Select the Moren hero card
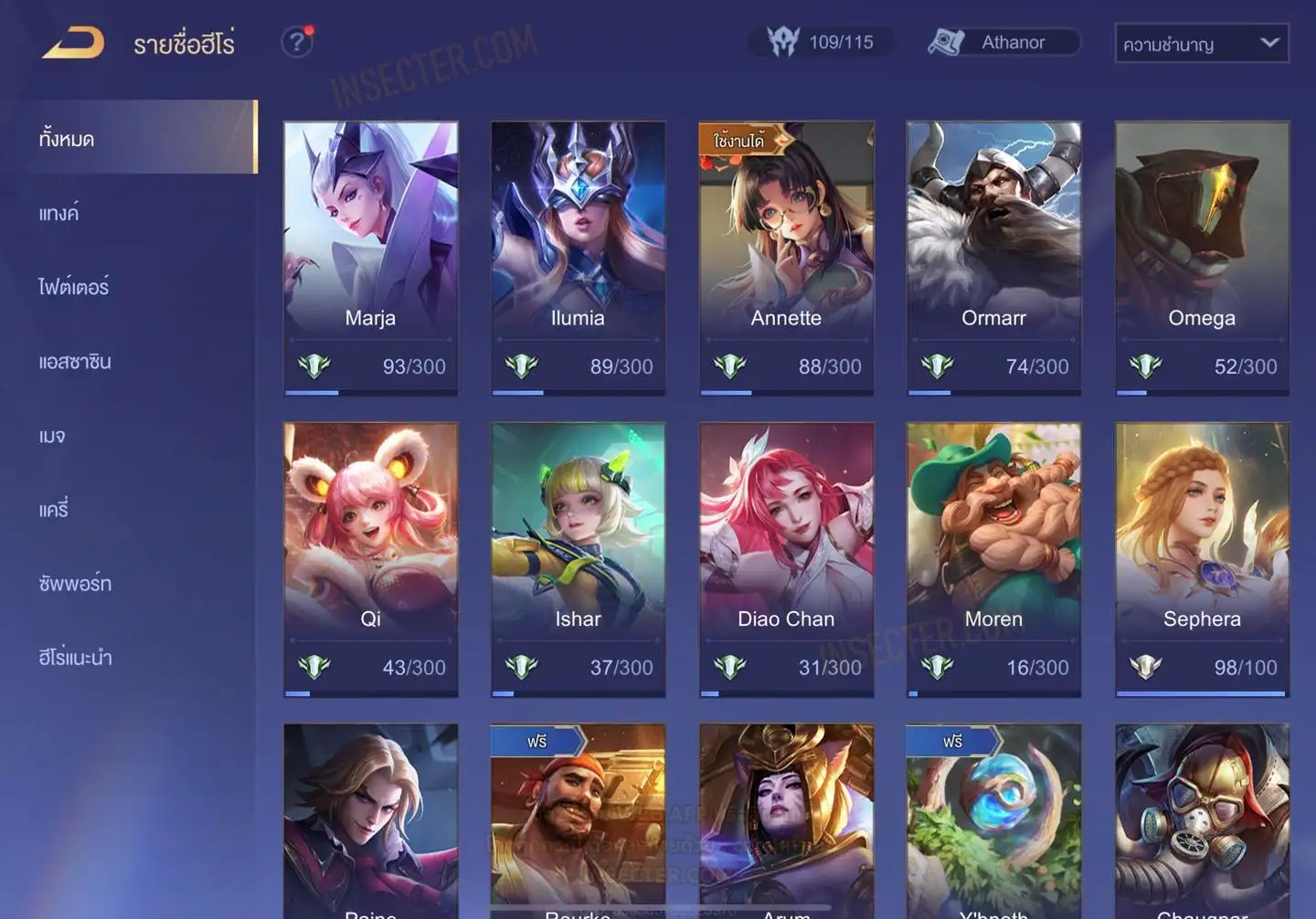 pyautogui.click(x=993, y=559)
